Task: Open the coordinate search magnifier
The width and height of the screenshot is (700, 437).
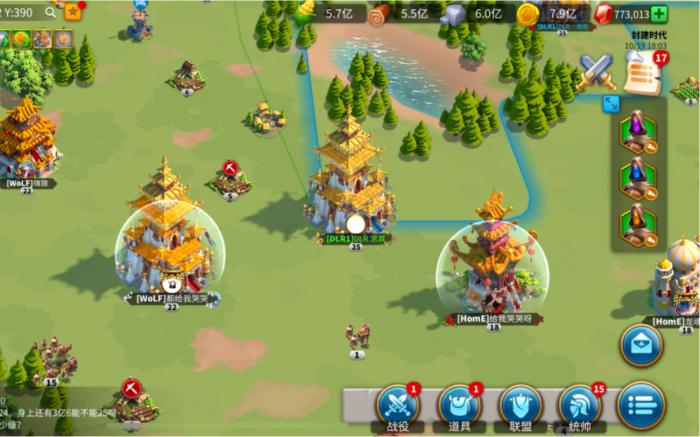Action: (x=50, y=12)
